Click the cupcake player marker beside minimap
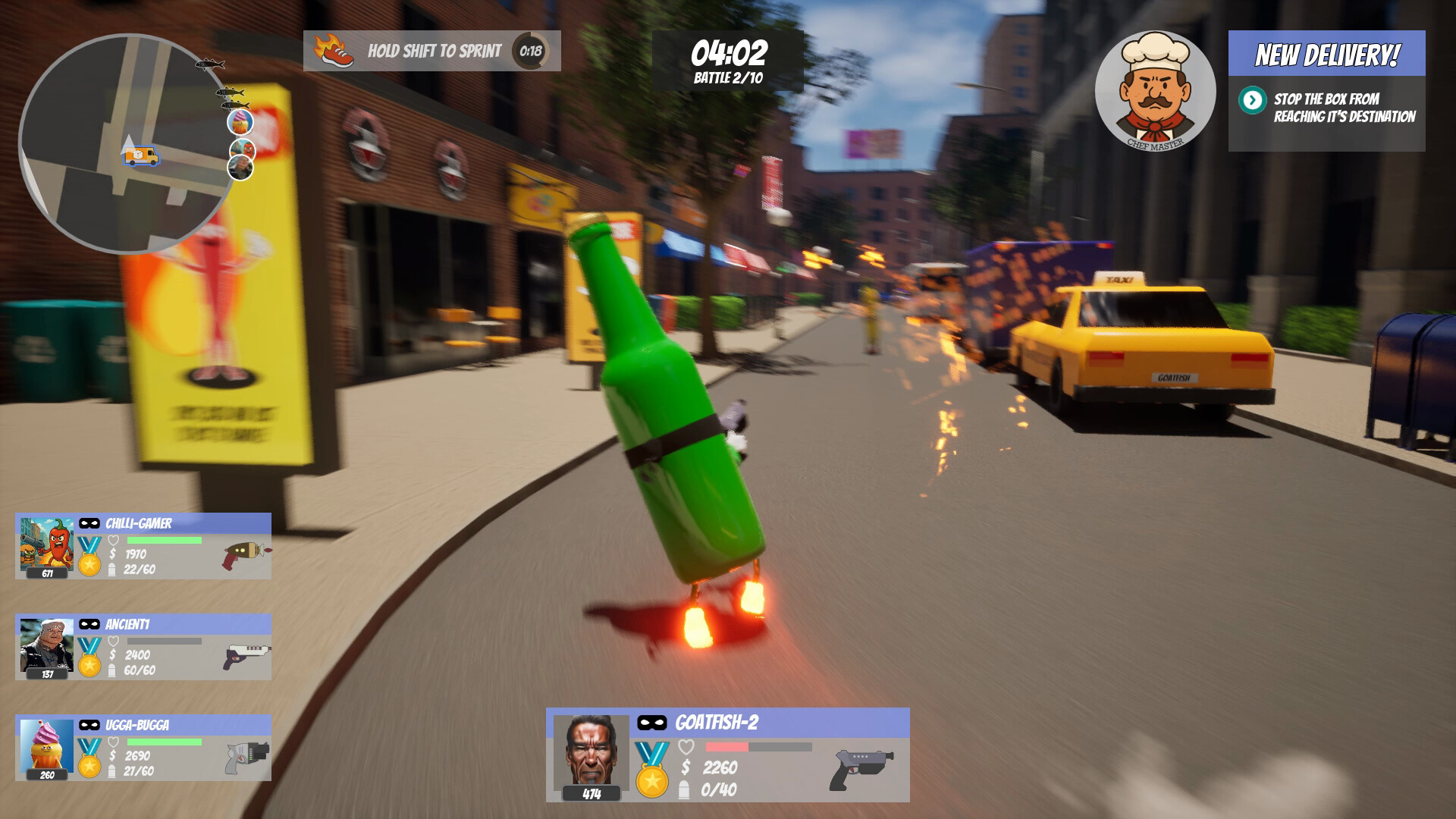The height and width of the screenshot is (819, 1456). coord(240,121)
